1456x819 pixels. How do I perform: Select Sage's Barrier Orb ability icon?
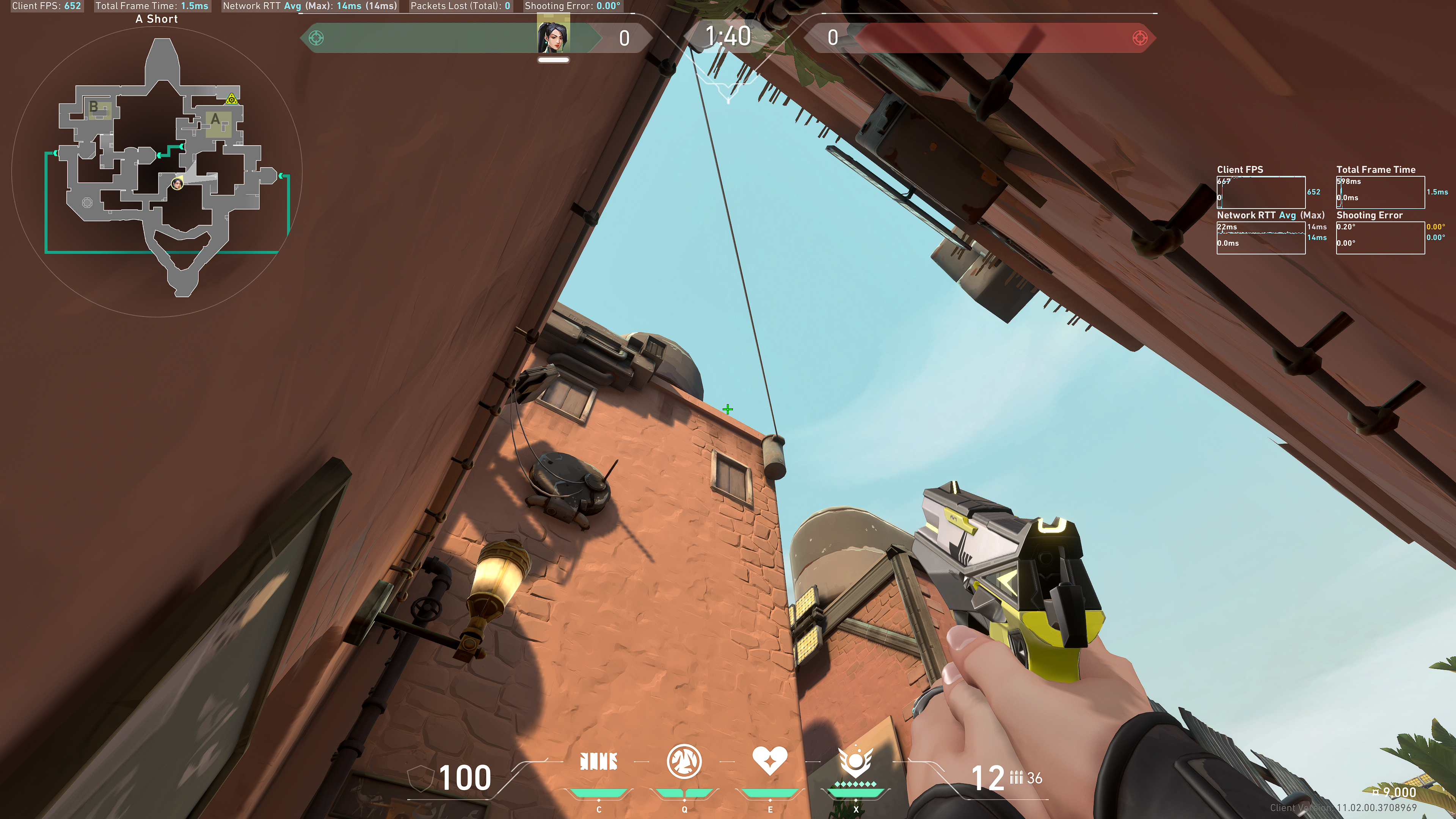coord(599,761)
